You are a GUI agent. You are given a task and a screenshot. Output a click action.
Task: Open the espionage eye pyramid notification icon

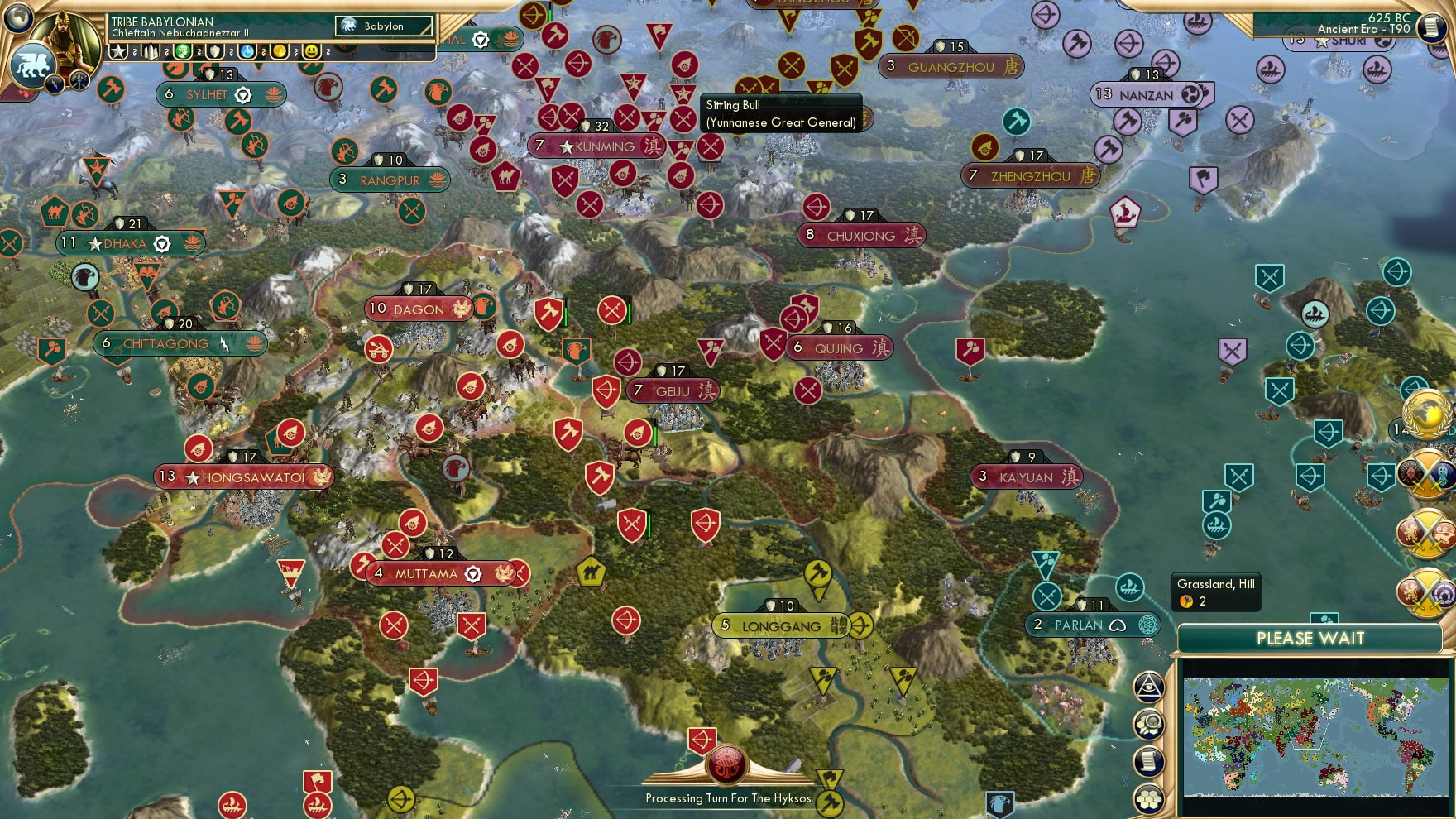(x=1149, y=687)
